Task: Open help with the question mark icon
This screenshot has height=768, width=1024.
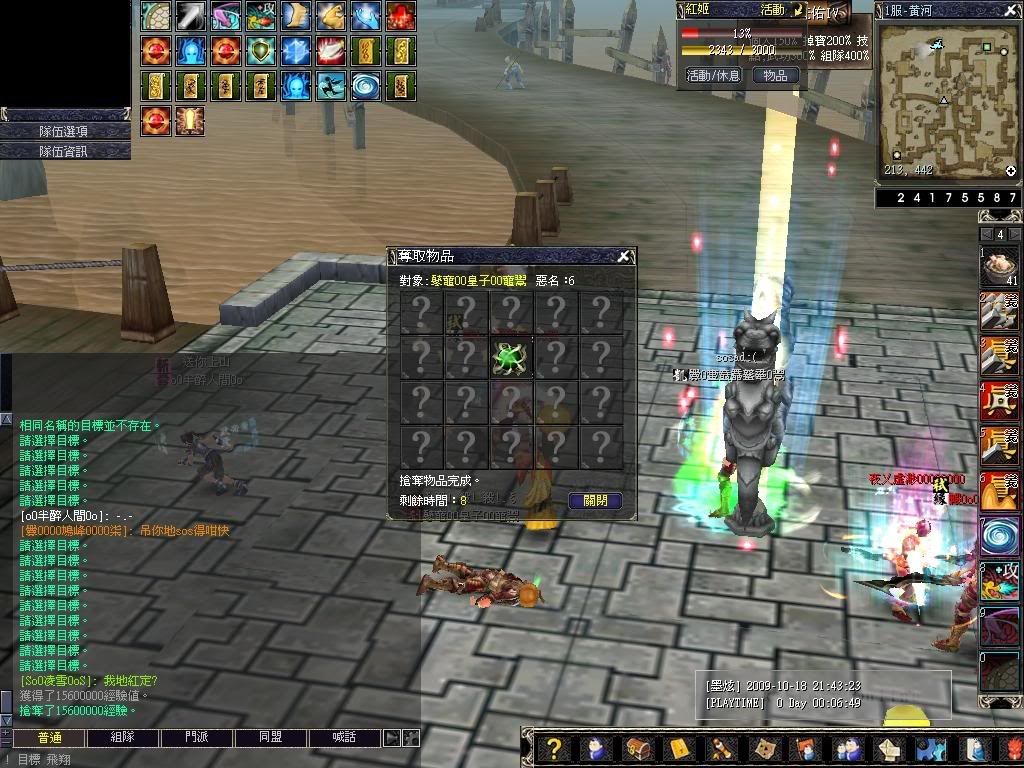Action: (x=551, y=748)
